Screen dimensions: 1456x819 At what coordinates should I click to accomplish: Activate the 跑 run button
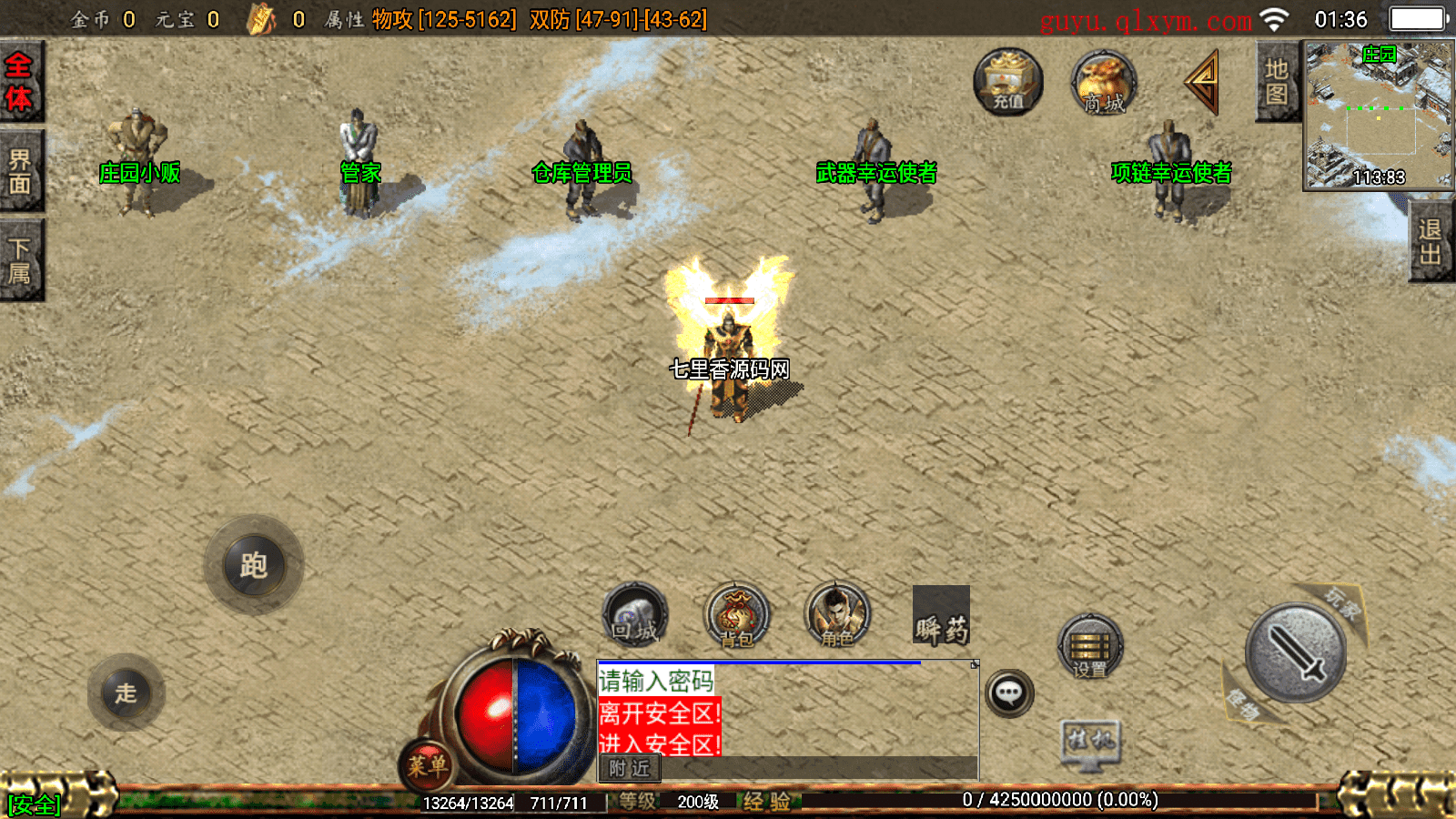(x=254, y=565)
